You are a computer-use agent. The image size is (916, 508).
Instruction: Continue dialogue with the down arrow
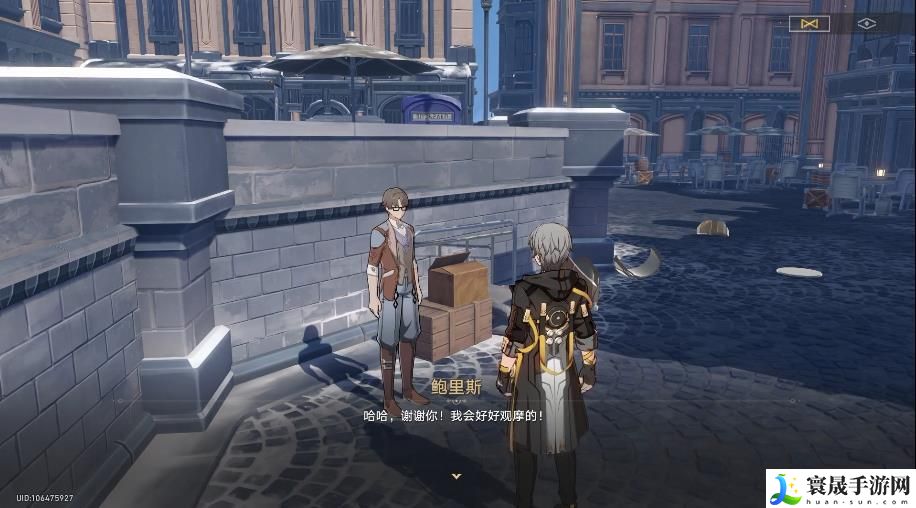456,476
